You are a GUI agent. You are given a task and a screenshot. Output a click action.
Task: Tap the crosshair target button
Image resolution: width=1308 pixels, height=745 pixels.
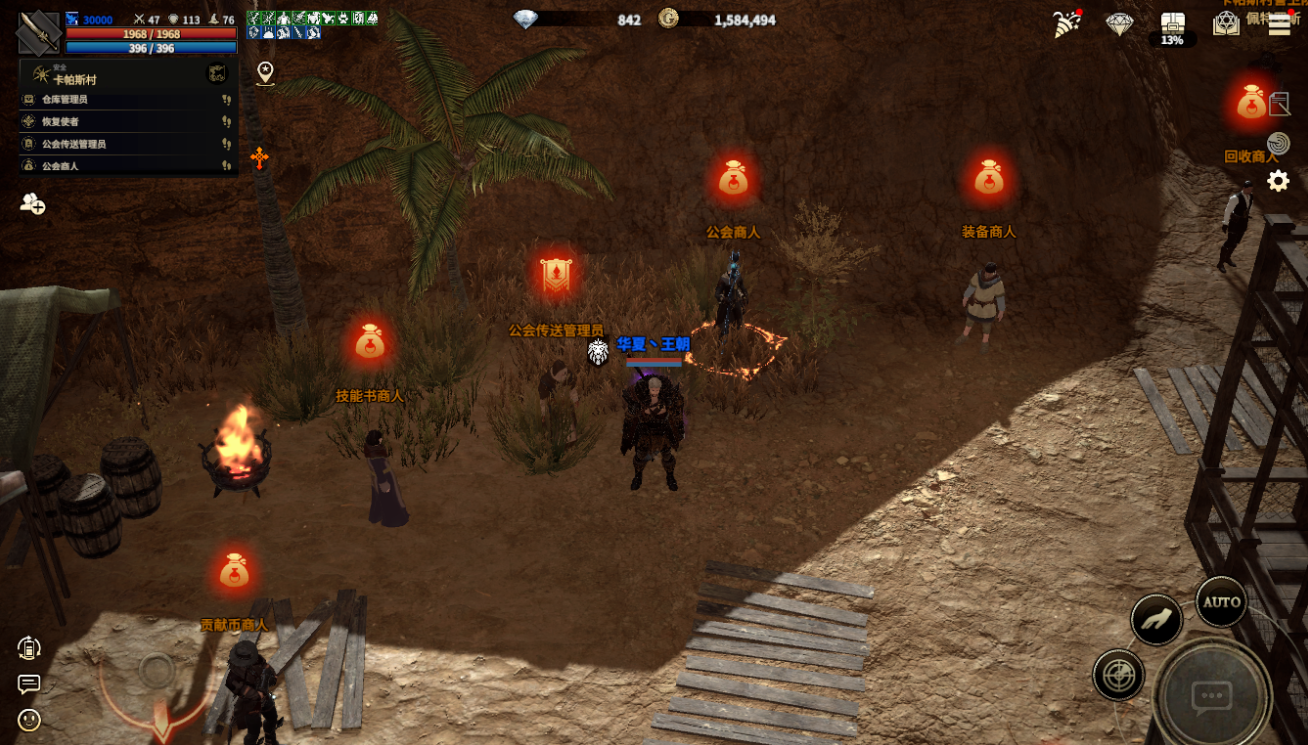click(x=1118, y=675)
